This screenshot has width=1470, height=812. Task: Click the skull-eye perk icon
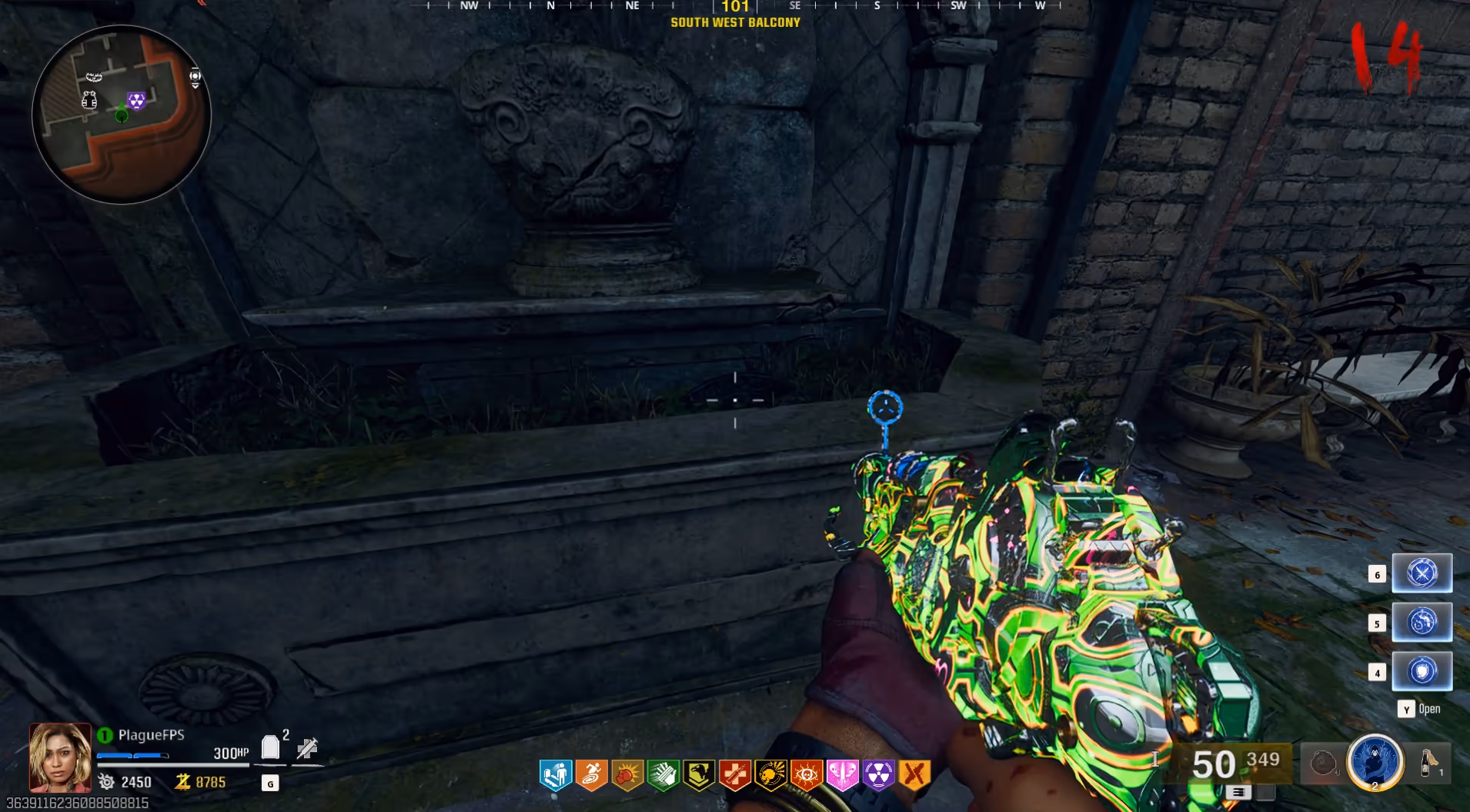coord(807,775)
